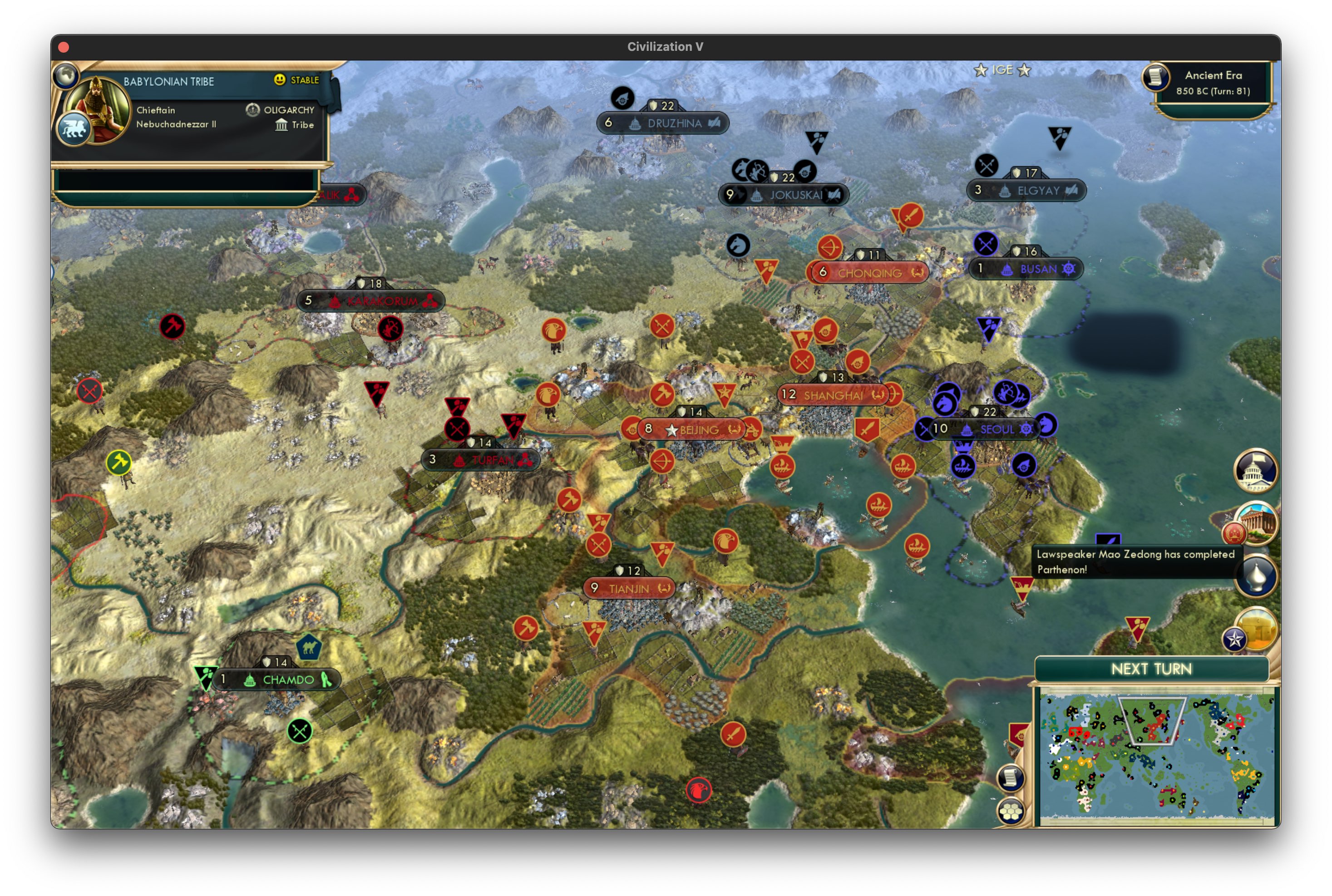Viewport: 1332px width, 896px height.
Task: Expand the Shanghai city banner
Action: 831,394
